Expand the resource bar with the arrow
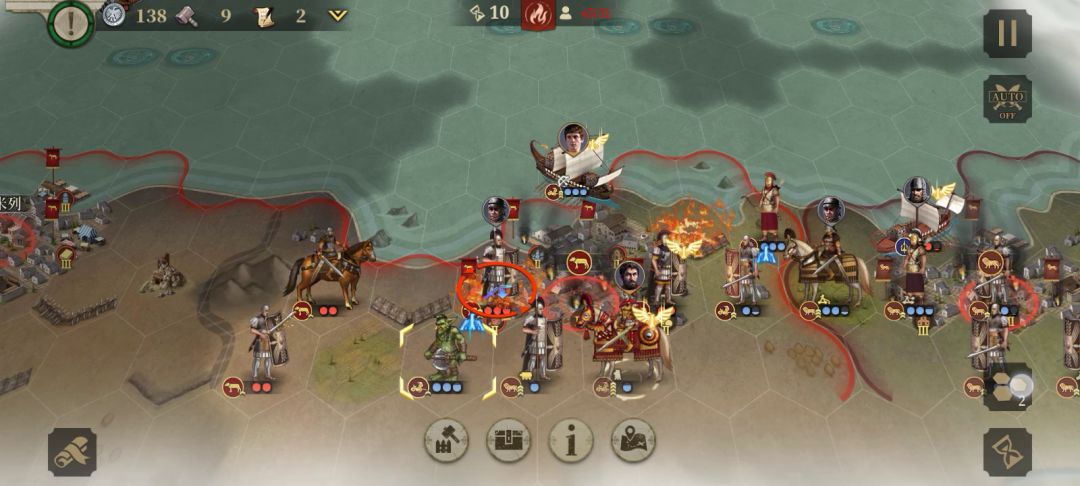Image resolution: width=1080 pixels, height=486 pixels. 338,15
